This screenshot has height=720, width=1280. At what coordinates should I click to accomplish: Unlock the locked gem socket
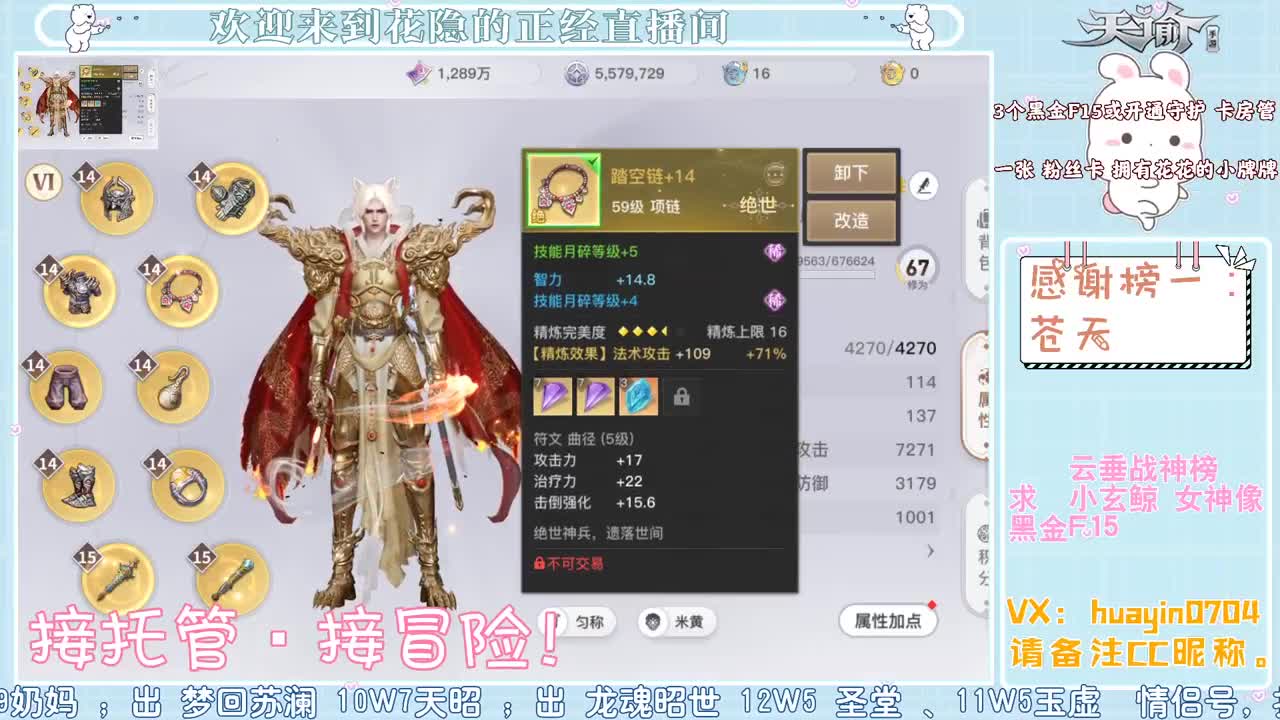click(x=683, y=397)
